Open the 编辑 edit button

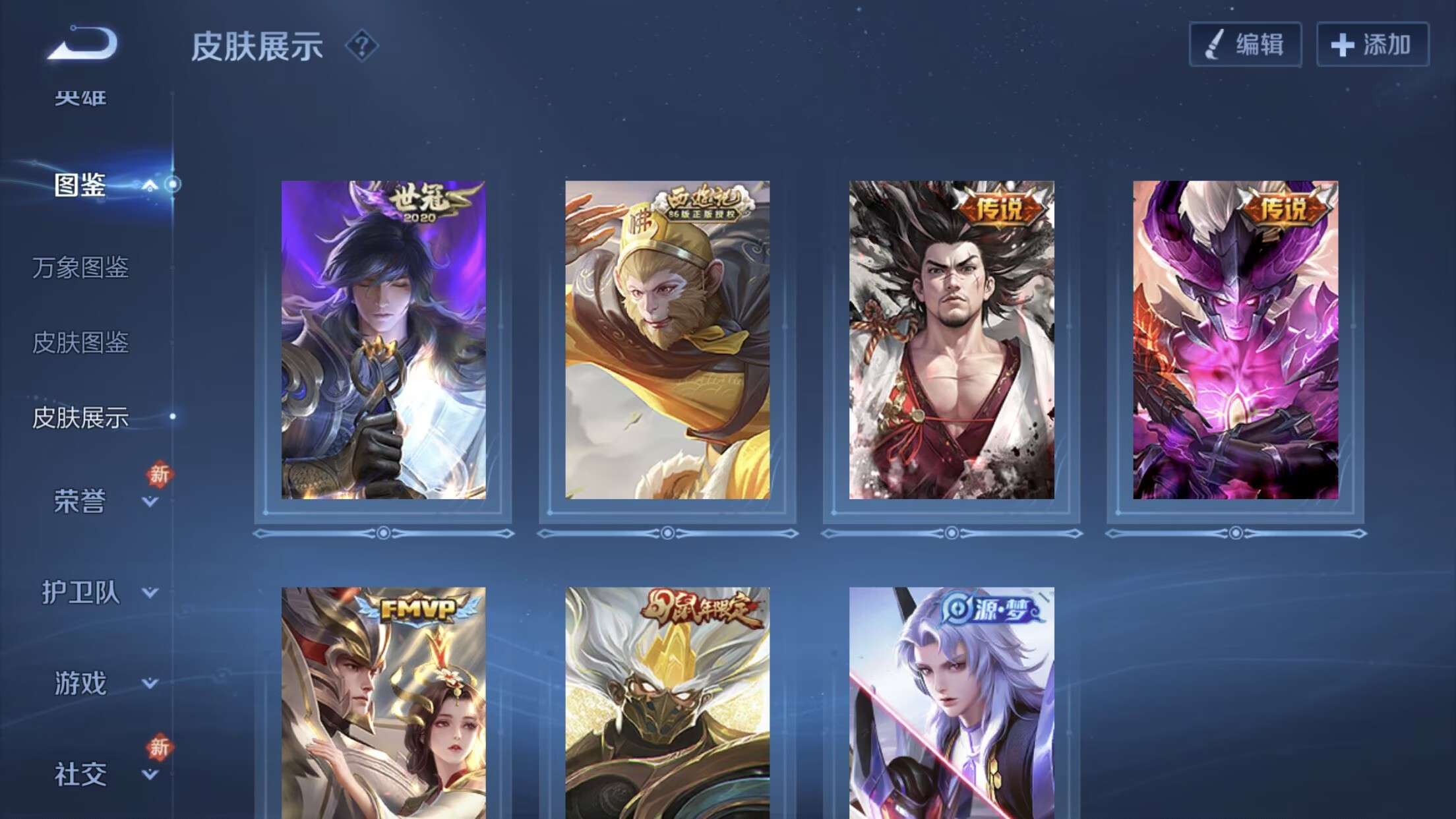point(1245,45)
